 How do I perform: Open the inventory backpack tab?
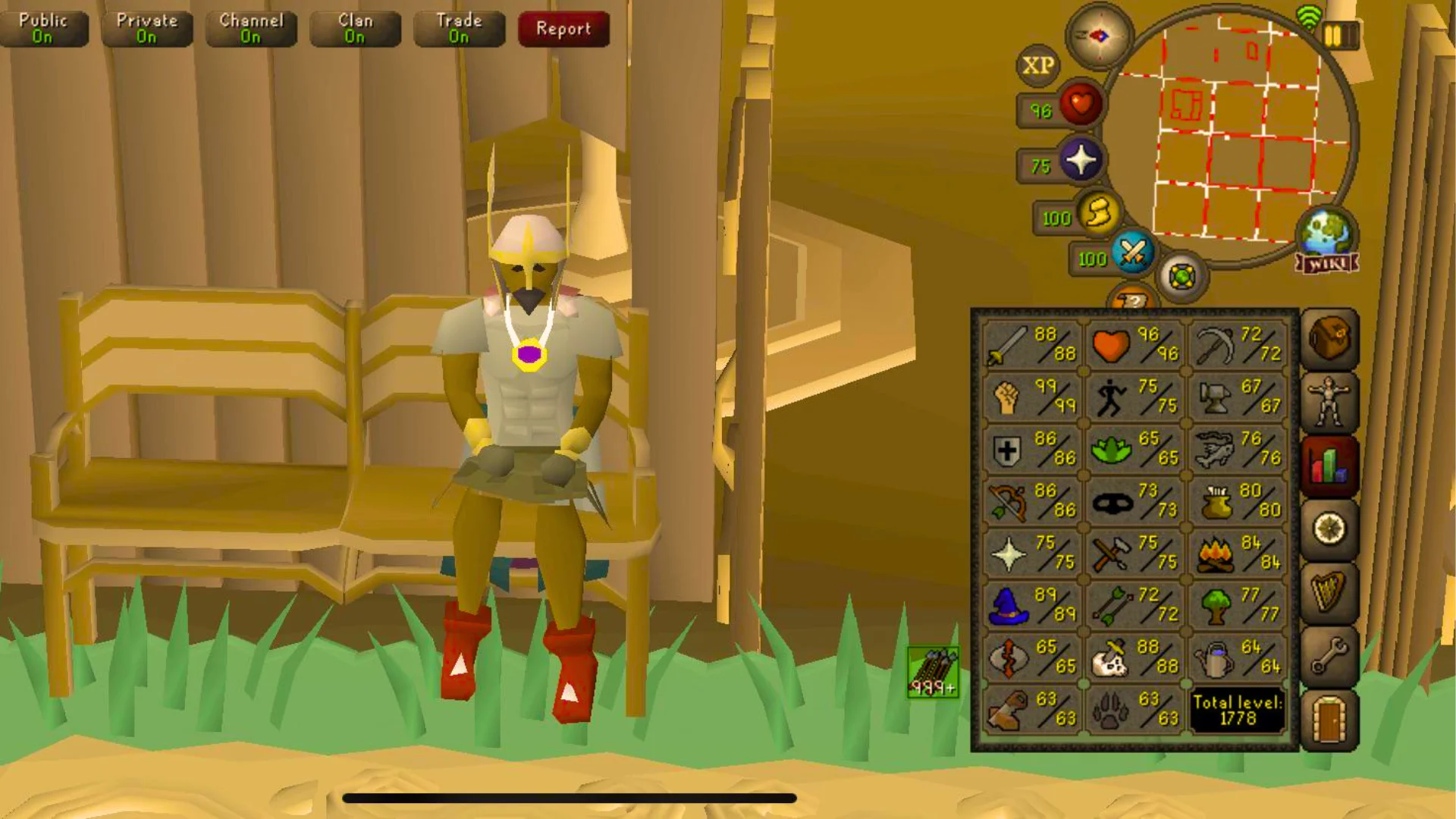(1329, 340)
